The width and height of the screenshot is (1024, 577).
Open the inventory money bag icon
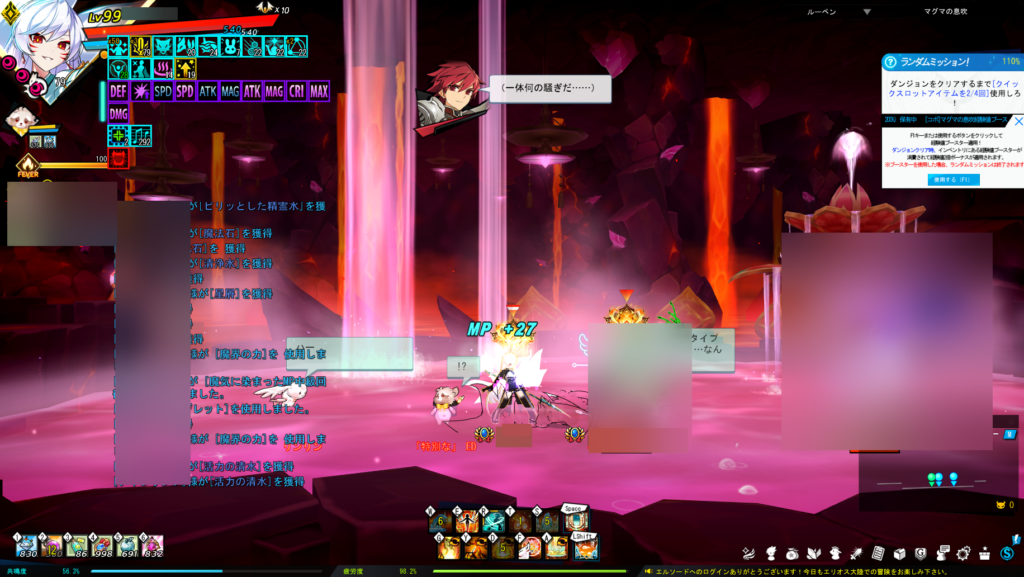tap(791, 553)
